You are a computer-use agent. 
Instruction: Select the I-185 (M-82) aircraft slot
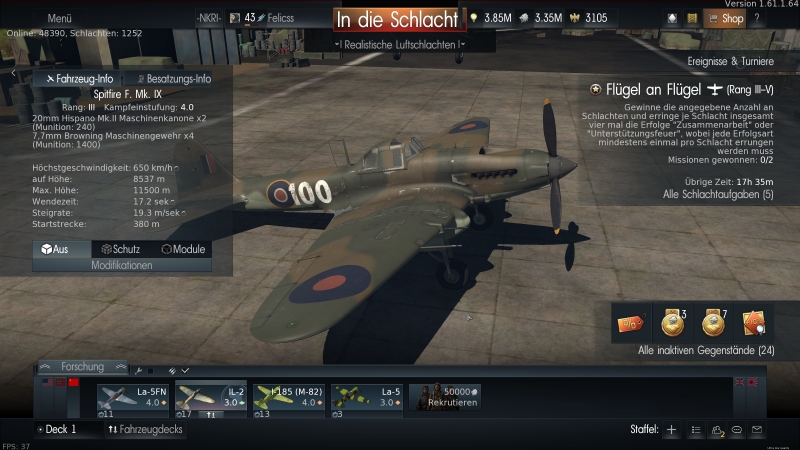pos(288,399)
